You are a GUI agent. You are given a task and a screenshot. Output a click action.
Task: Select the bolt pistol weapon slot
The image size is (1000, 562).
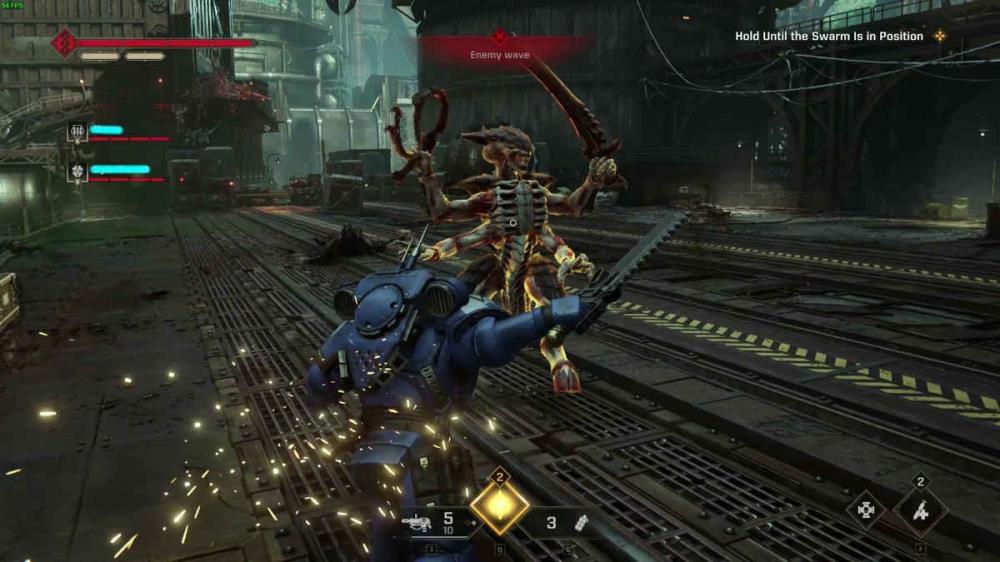417,521
